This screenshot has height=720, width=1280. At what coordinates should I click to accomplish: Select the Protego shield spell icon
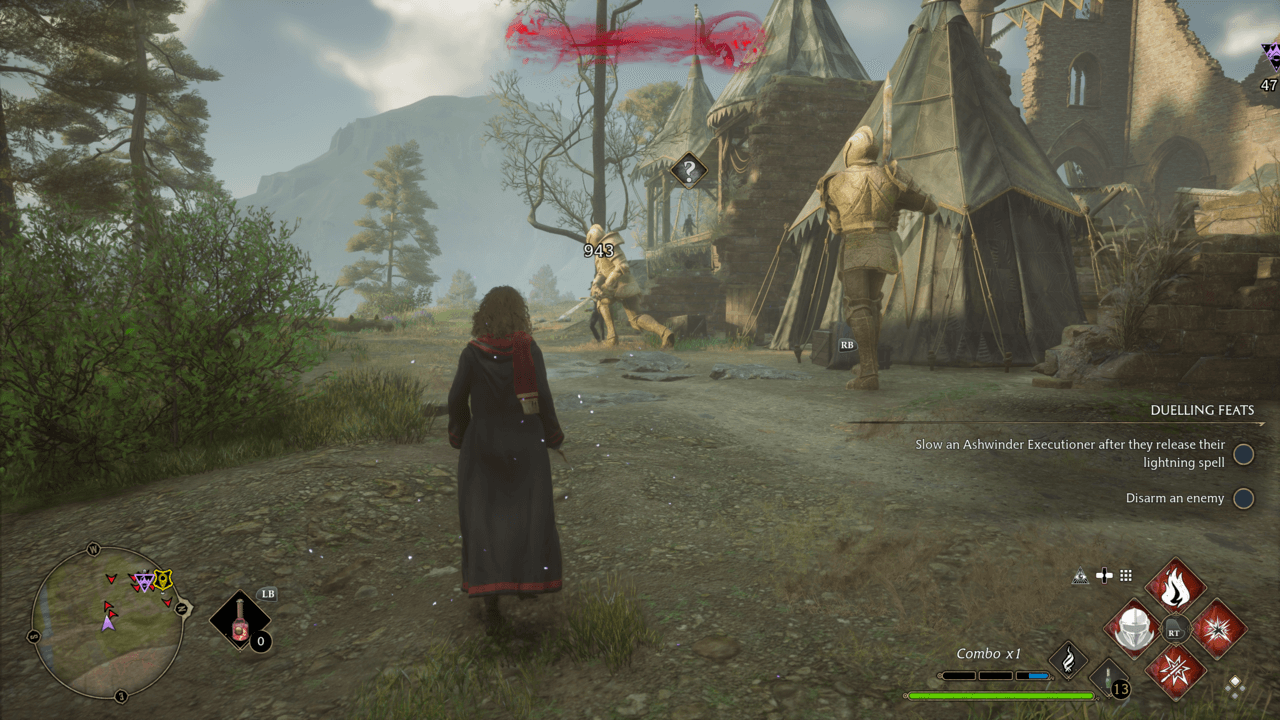coord(1135,629)
